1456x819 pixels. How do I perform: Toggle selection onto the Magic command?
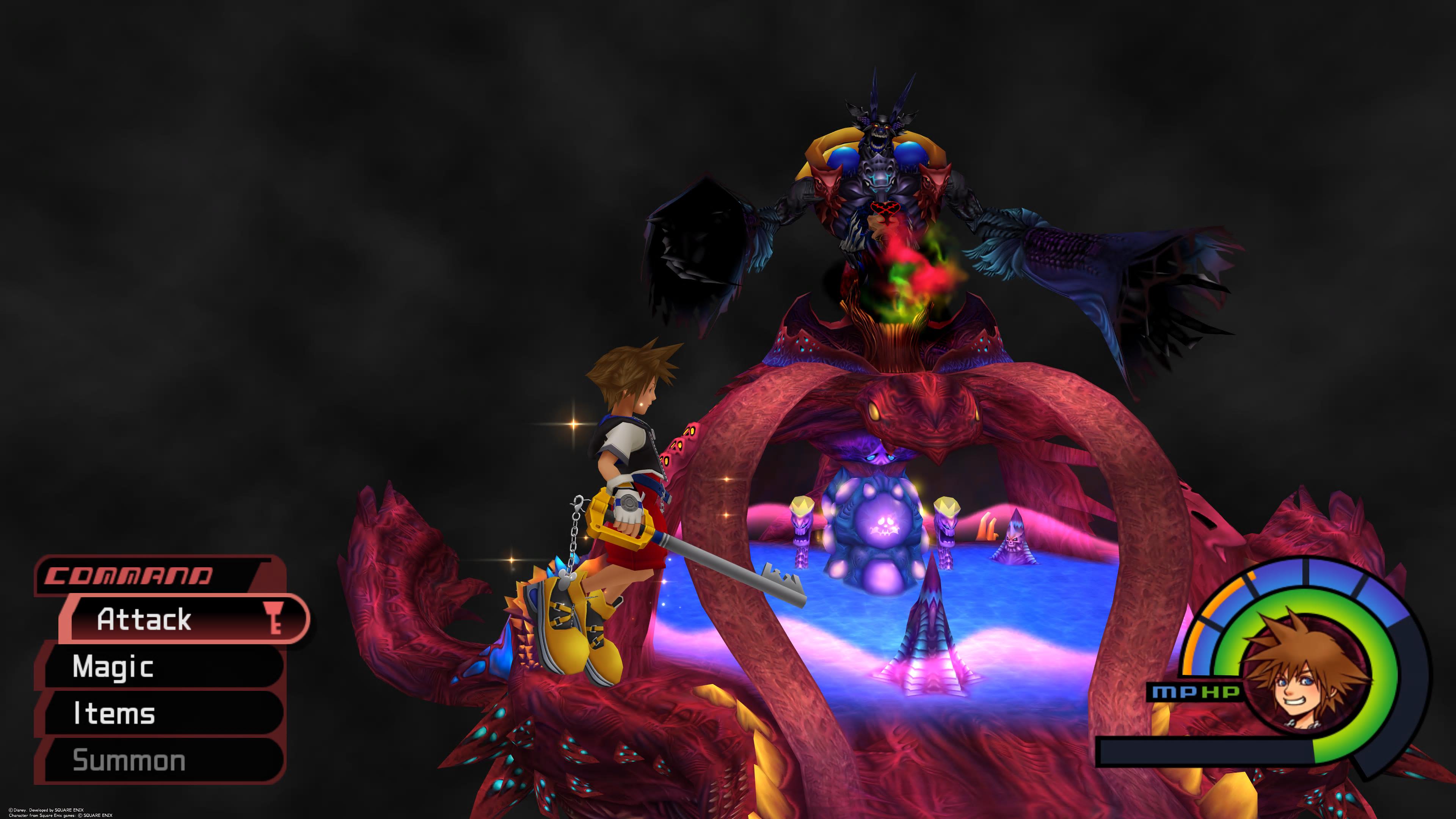pyautogui.click(x=113, y=667)
